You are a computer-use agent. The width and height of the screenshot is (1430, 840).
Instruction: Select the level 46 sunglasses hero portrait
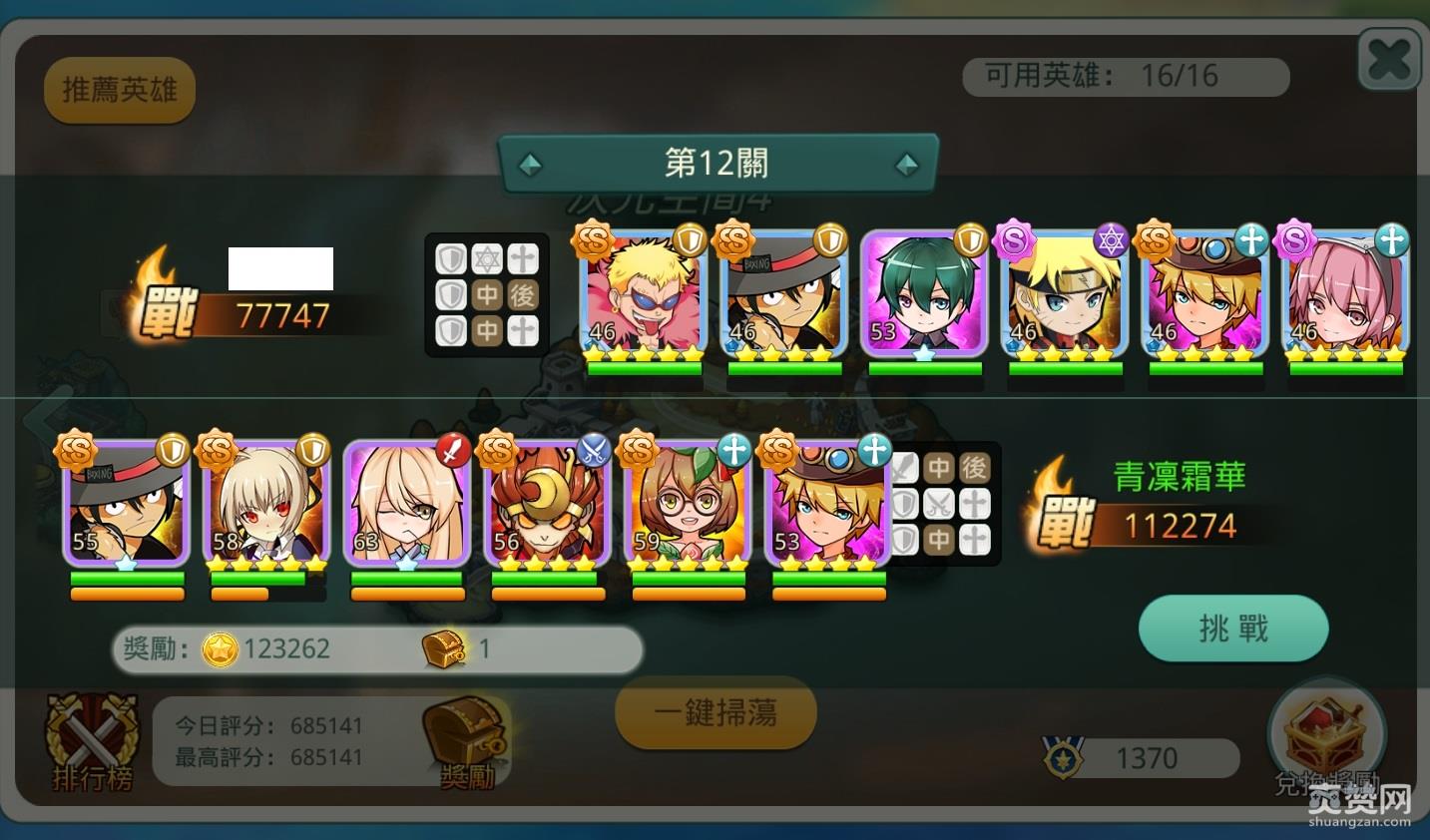(x=642, y=296)
